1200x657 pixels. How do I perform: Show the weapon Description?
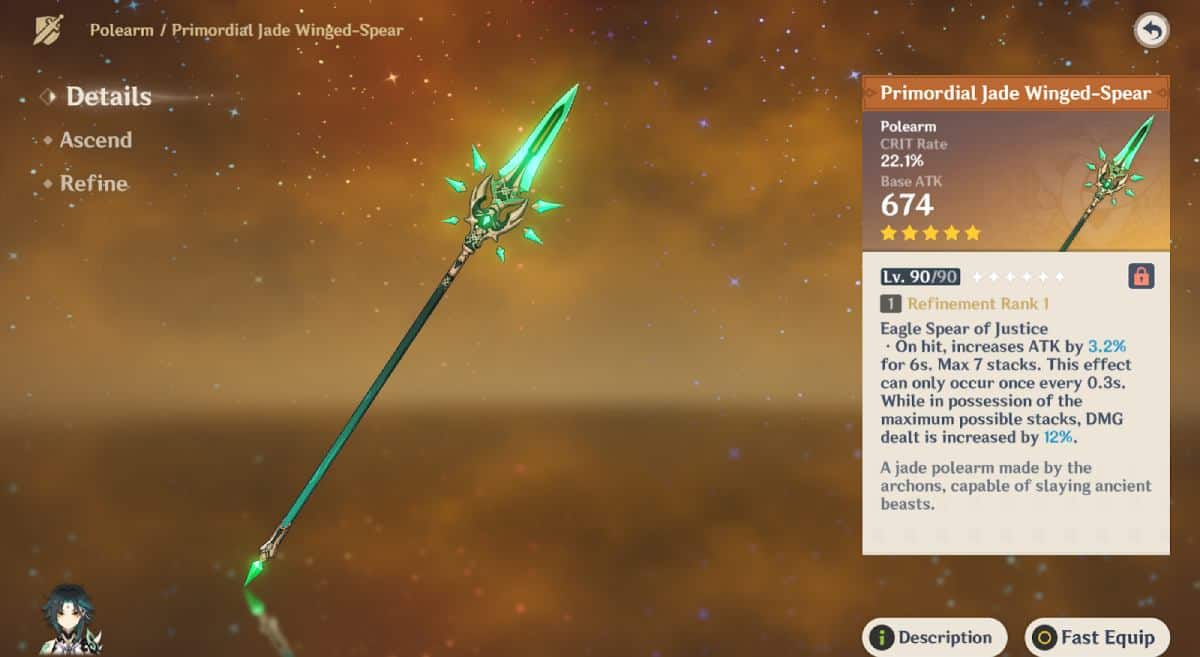coord(934,637)
